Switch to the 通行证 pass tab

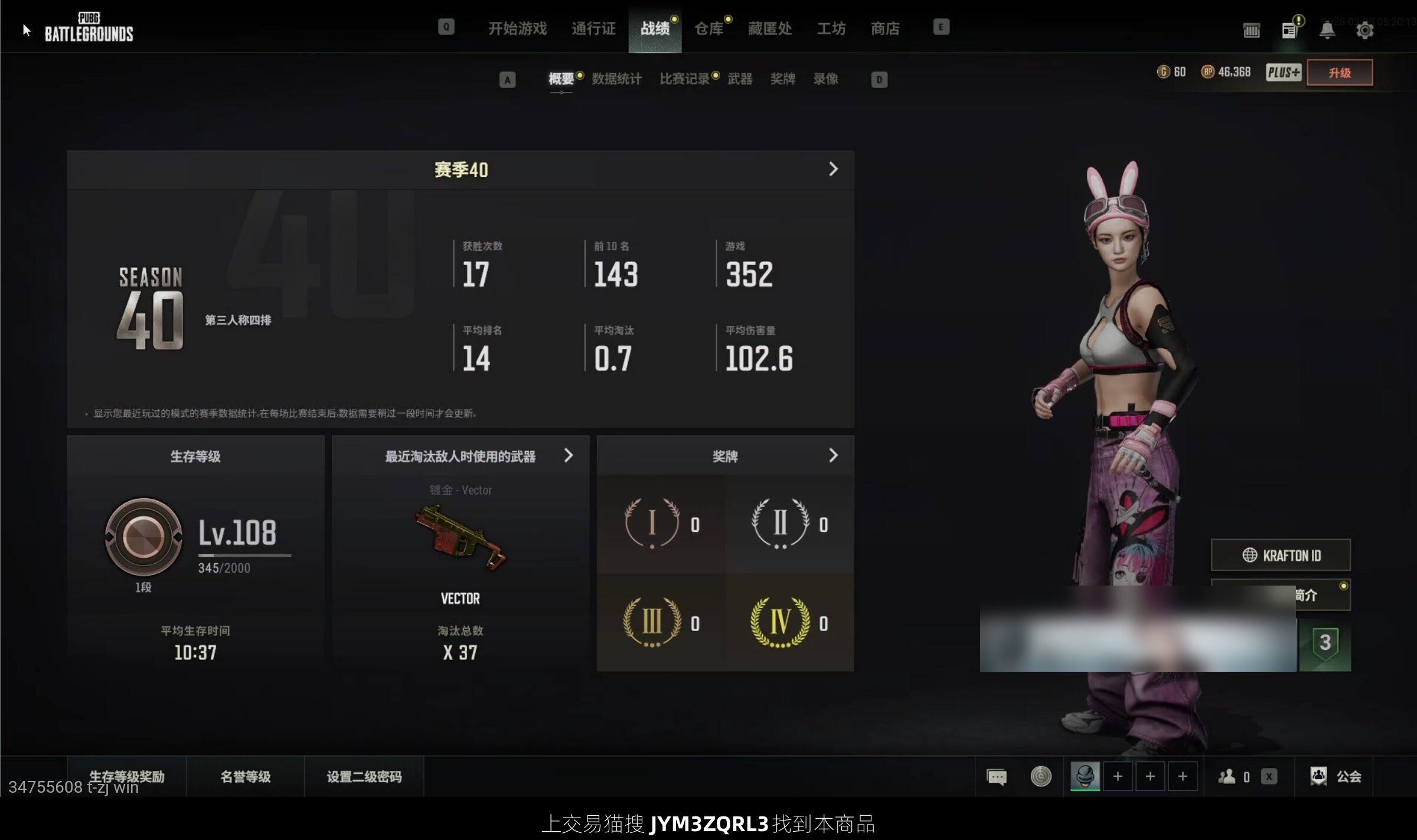[x=593, y=28]
